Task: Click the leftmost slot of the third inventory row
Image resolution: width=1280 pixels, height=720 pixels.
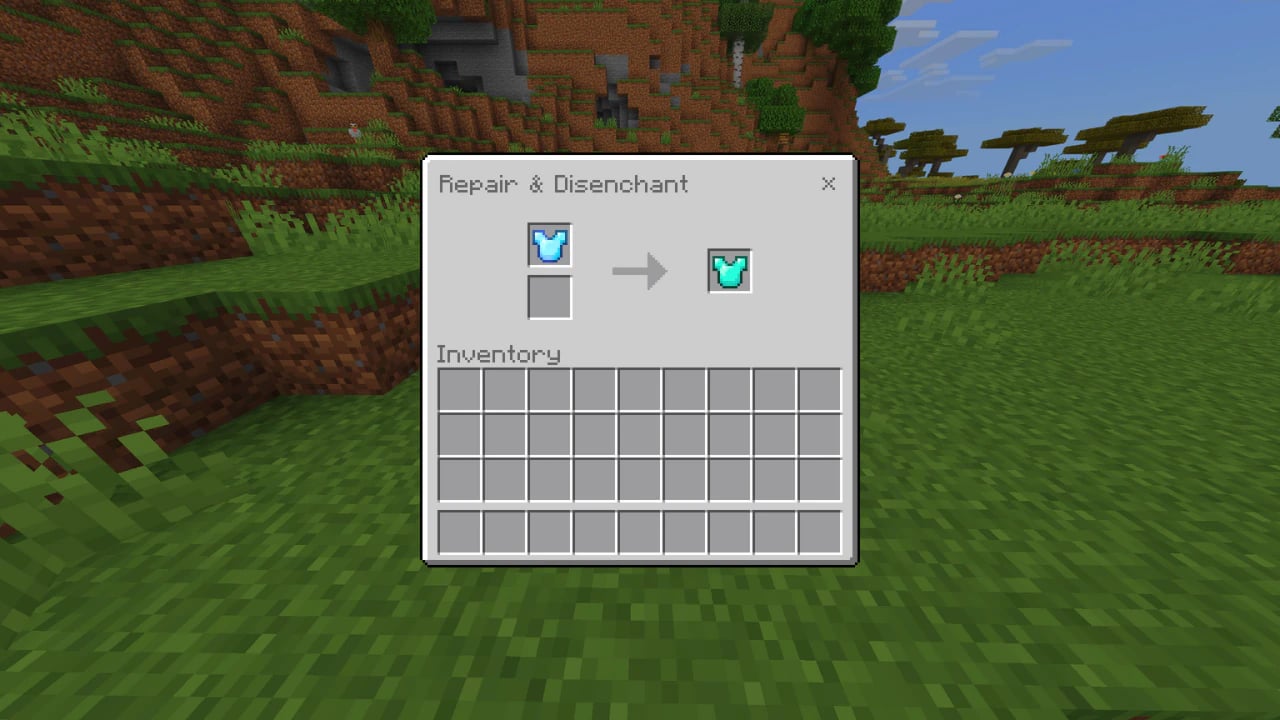Action: [x=458, y=480]
